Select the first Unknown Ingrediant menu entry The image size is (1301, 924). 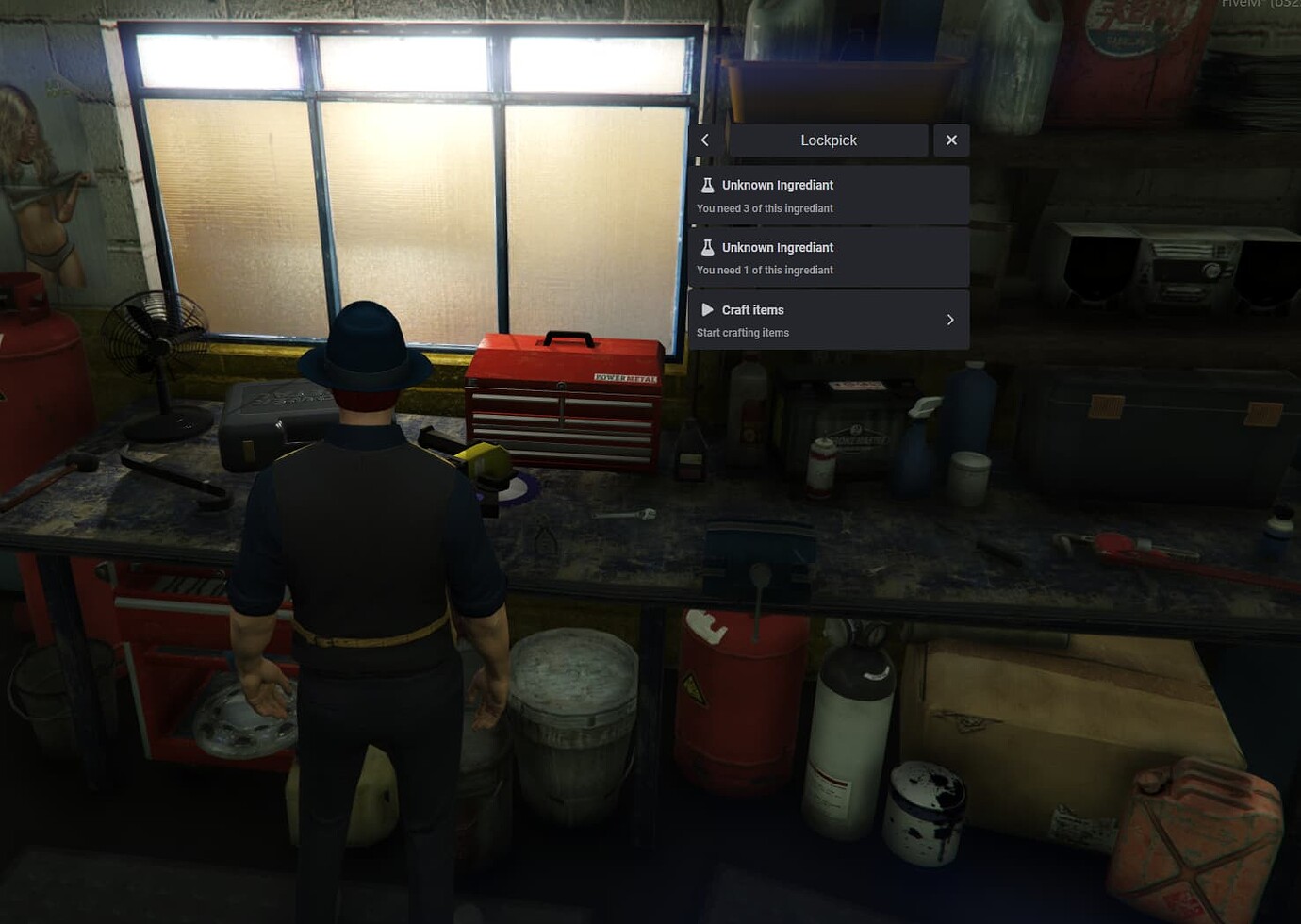point(828,195)
